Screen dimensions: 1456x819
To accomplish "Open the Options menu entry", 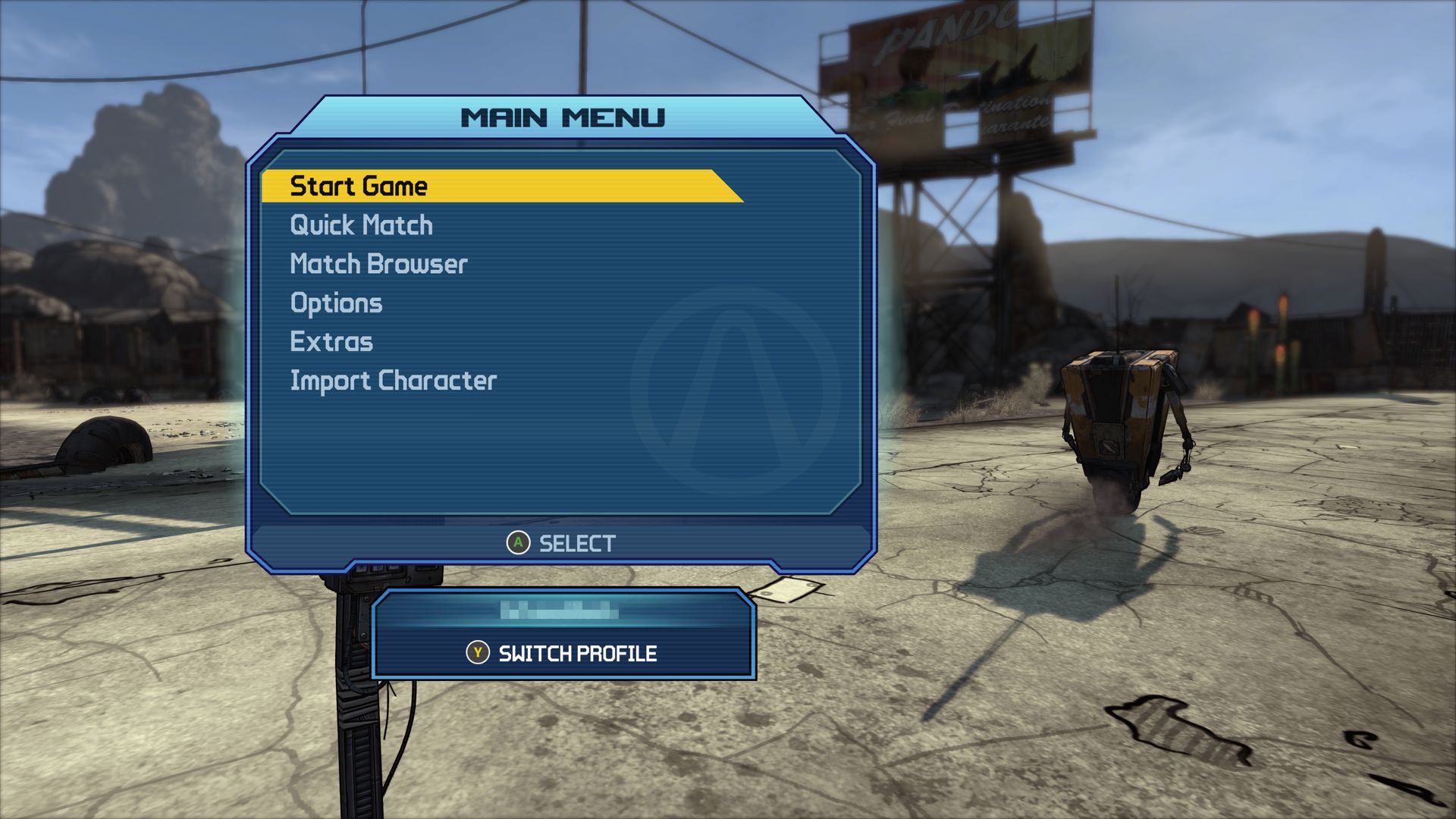I will point(336,303).
